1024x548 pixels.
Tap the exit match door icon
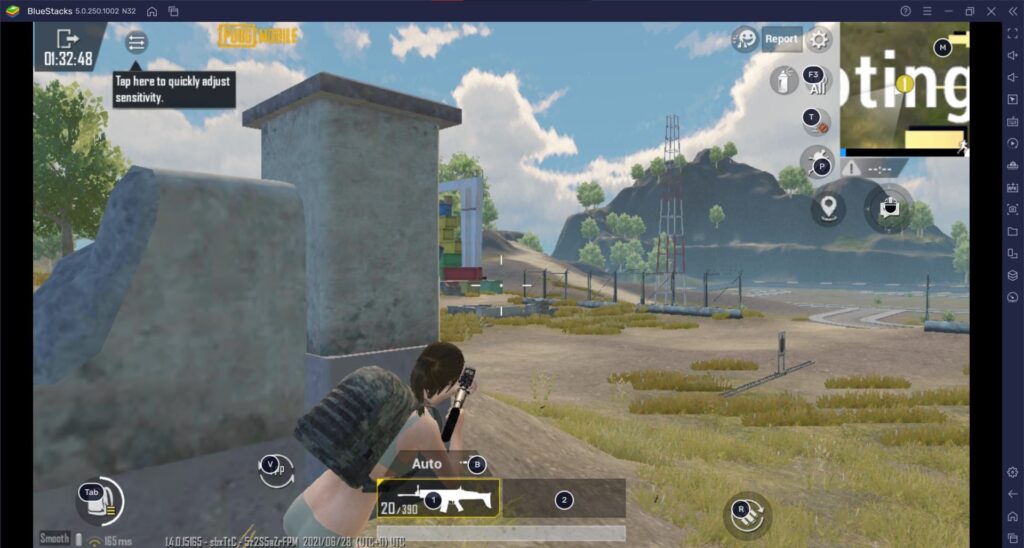coord(67,39)
